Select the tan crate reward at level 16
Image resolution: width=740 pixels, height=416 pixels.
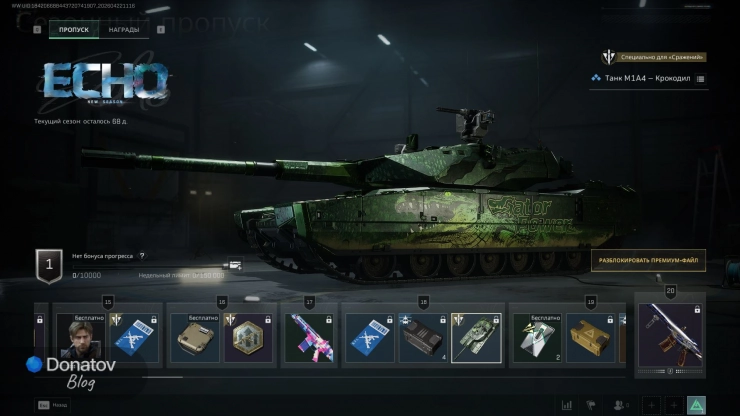pos(194,338)
